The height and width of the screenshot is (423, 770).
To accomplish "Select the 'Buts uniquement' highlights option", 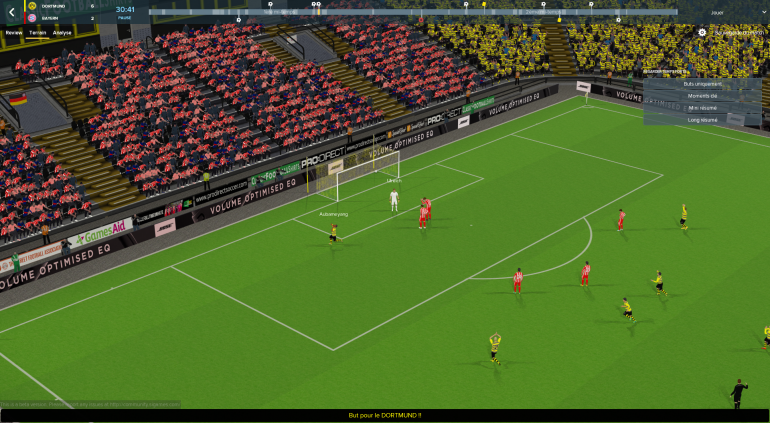I will click(702, 84).
